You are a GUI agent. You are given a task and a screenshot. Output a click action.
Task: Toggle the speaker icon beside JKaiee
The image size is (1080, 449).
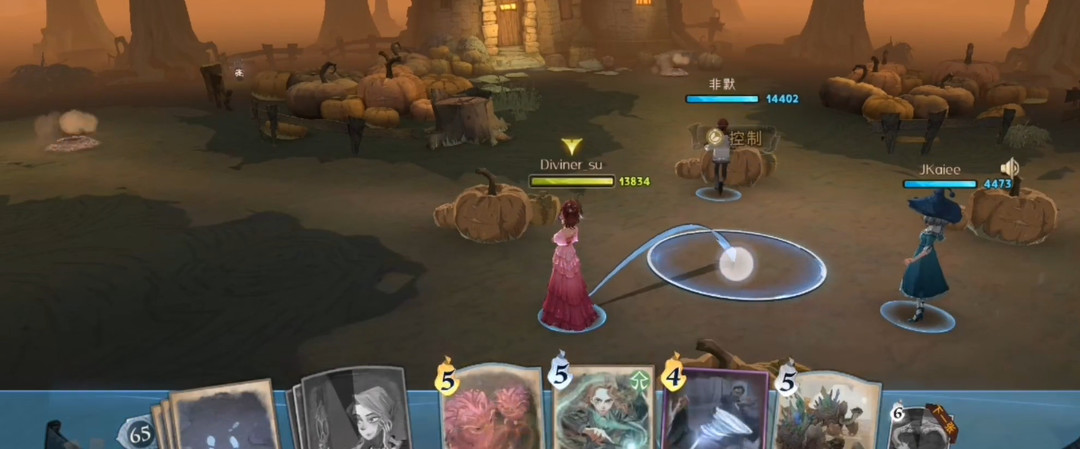pos(1010,168)
